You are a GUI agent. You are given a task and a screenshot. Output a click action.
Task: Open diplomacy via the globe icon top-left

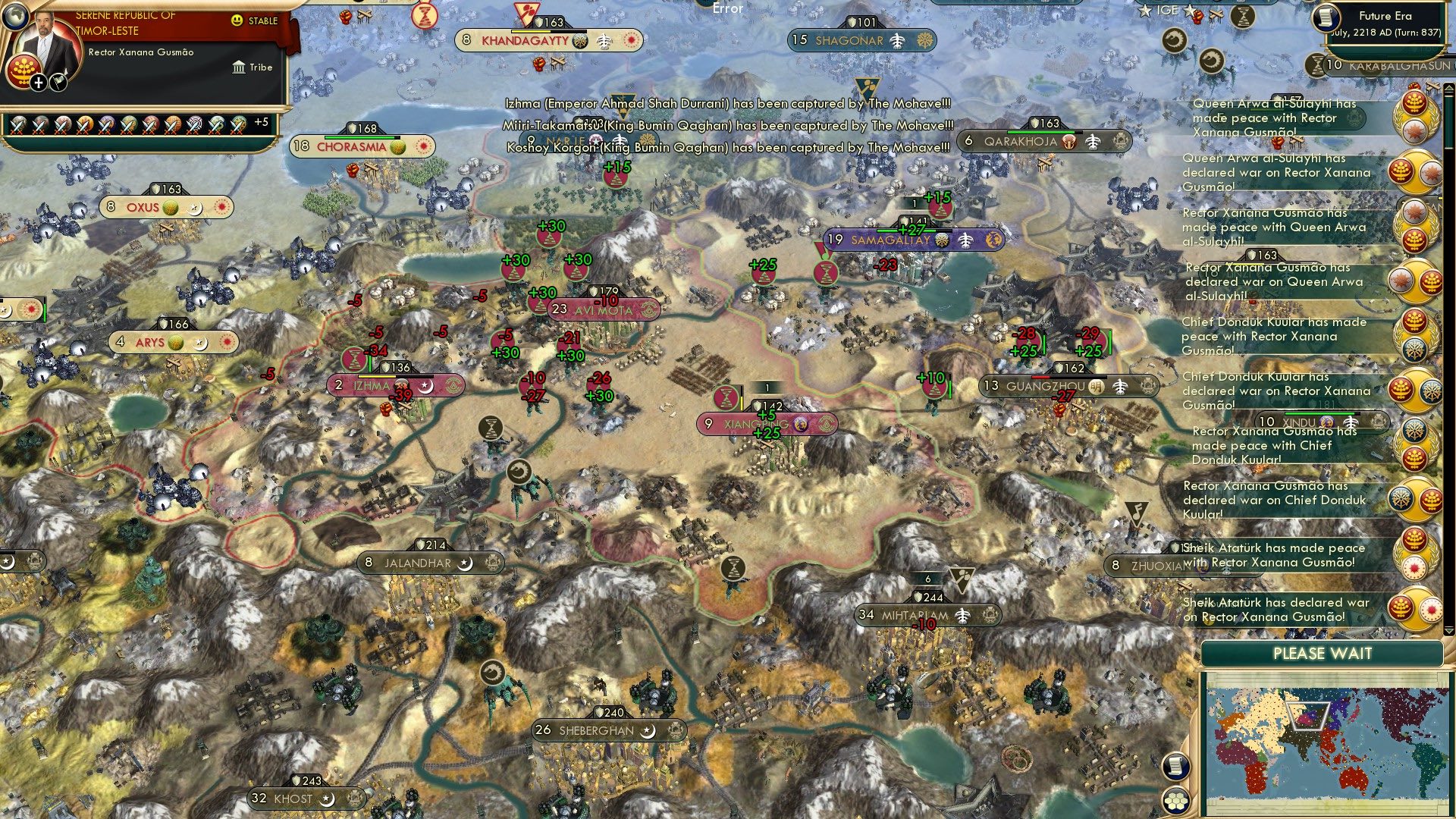click(x=15, y=17)
